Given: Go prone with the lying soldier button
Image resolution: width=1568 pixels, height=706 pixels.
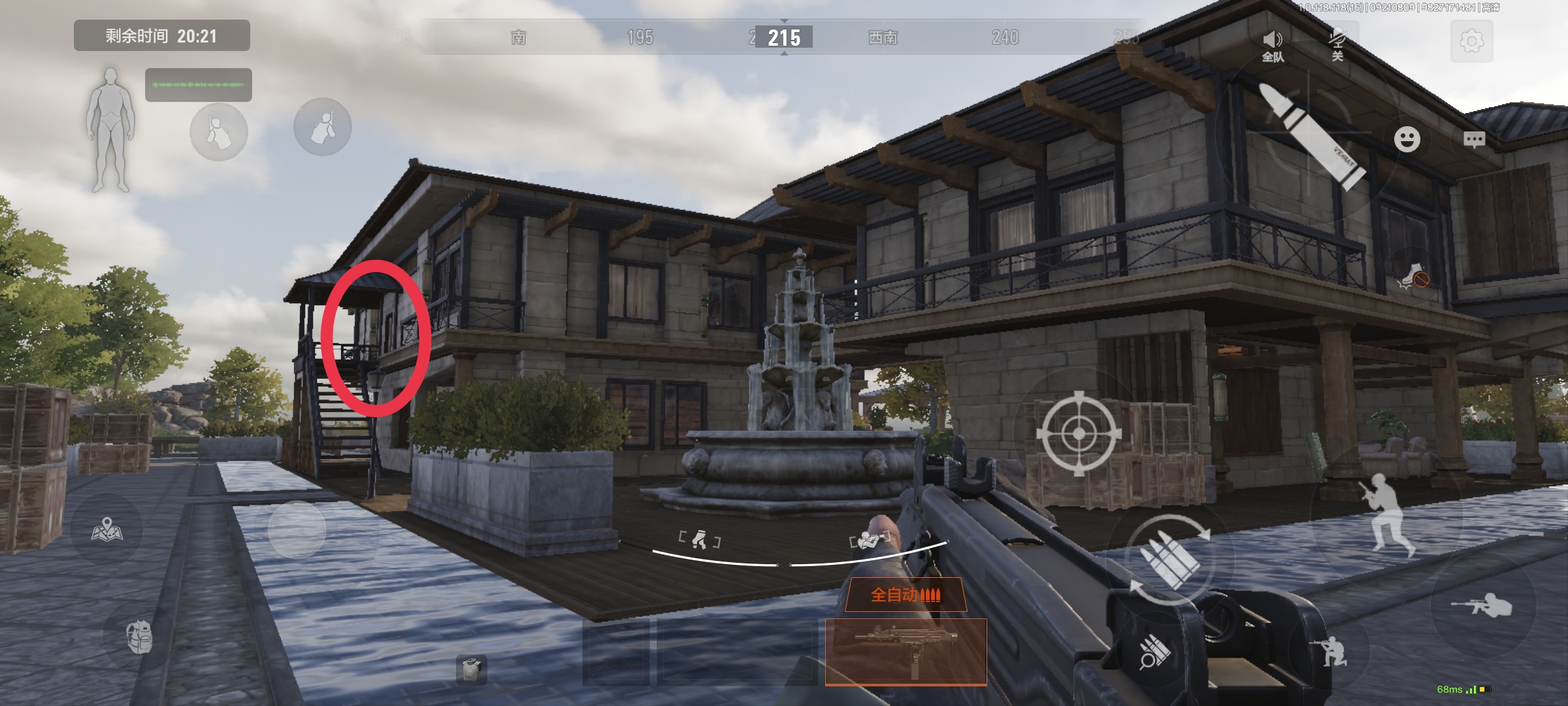Looking at the screenshot, I should (1483, 606).
